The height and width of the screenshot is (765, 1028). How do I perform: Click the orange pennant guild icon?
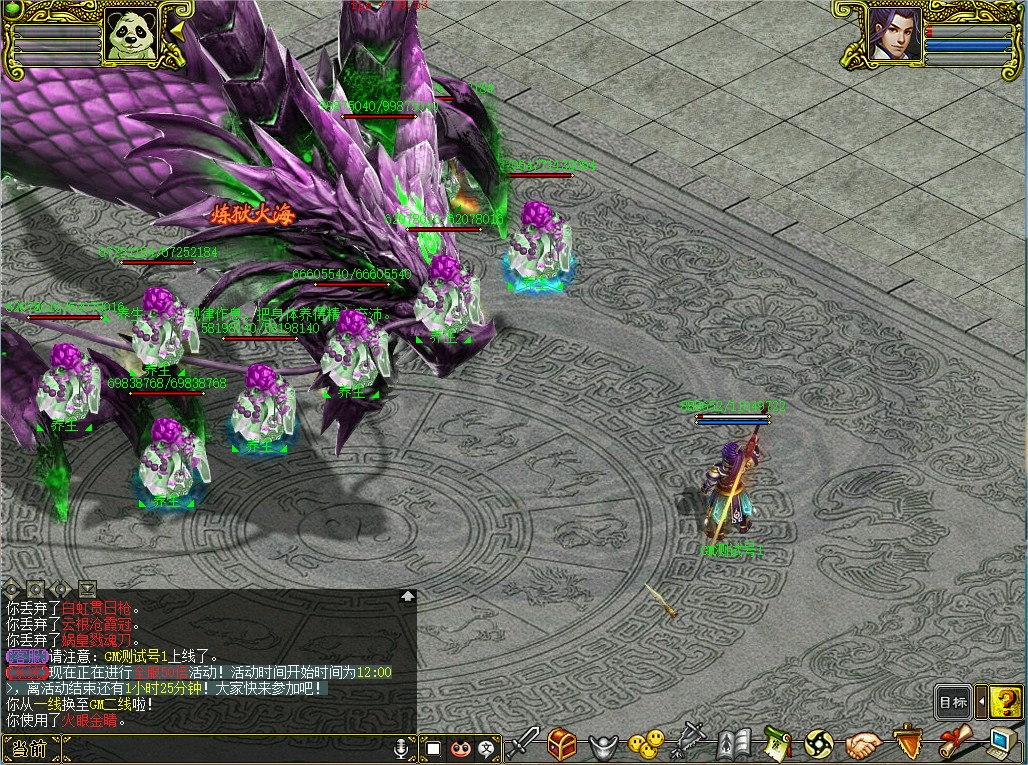(x=908, y=744)
